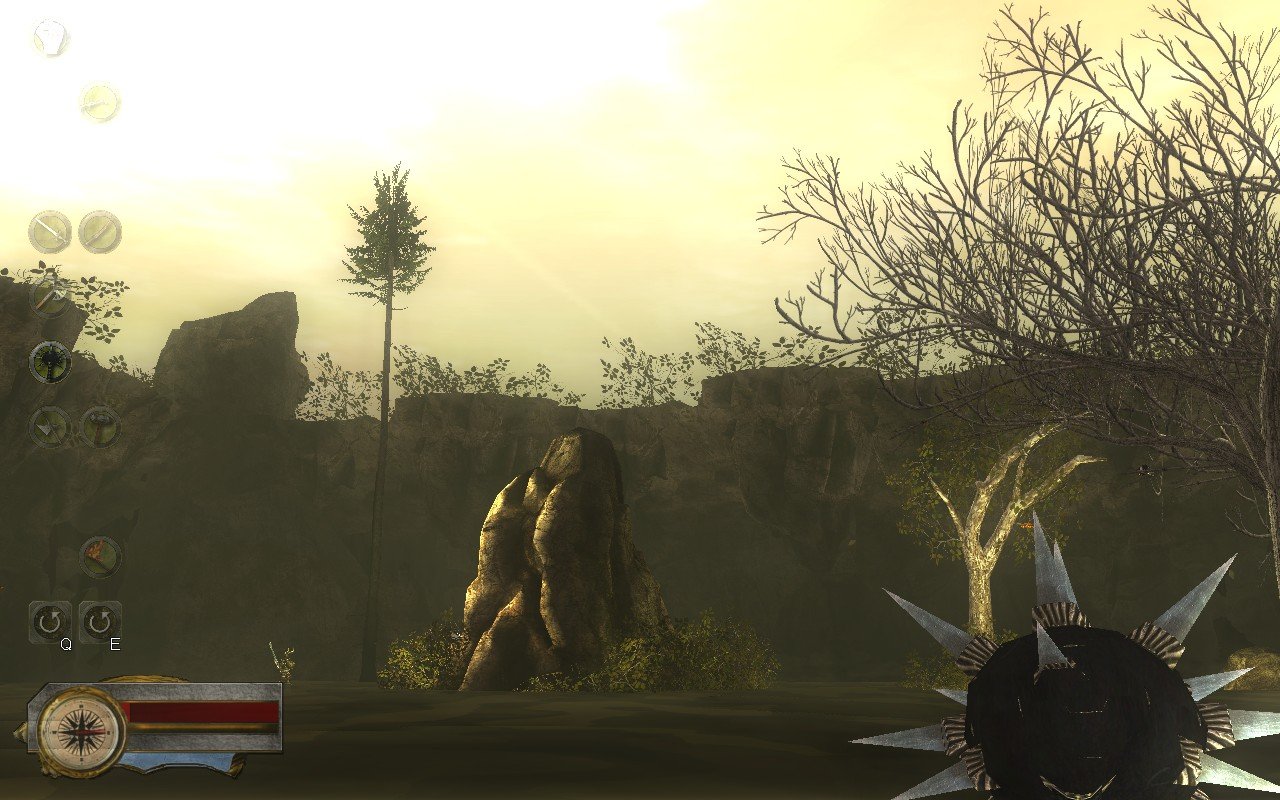This screenshot has height=800, width=1280.
Task: Click the E key label
Action: pos(114,645)
